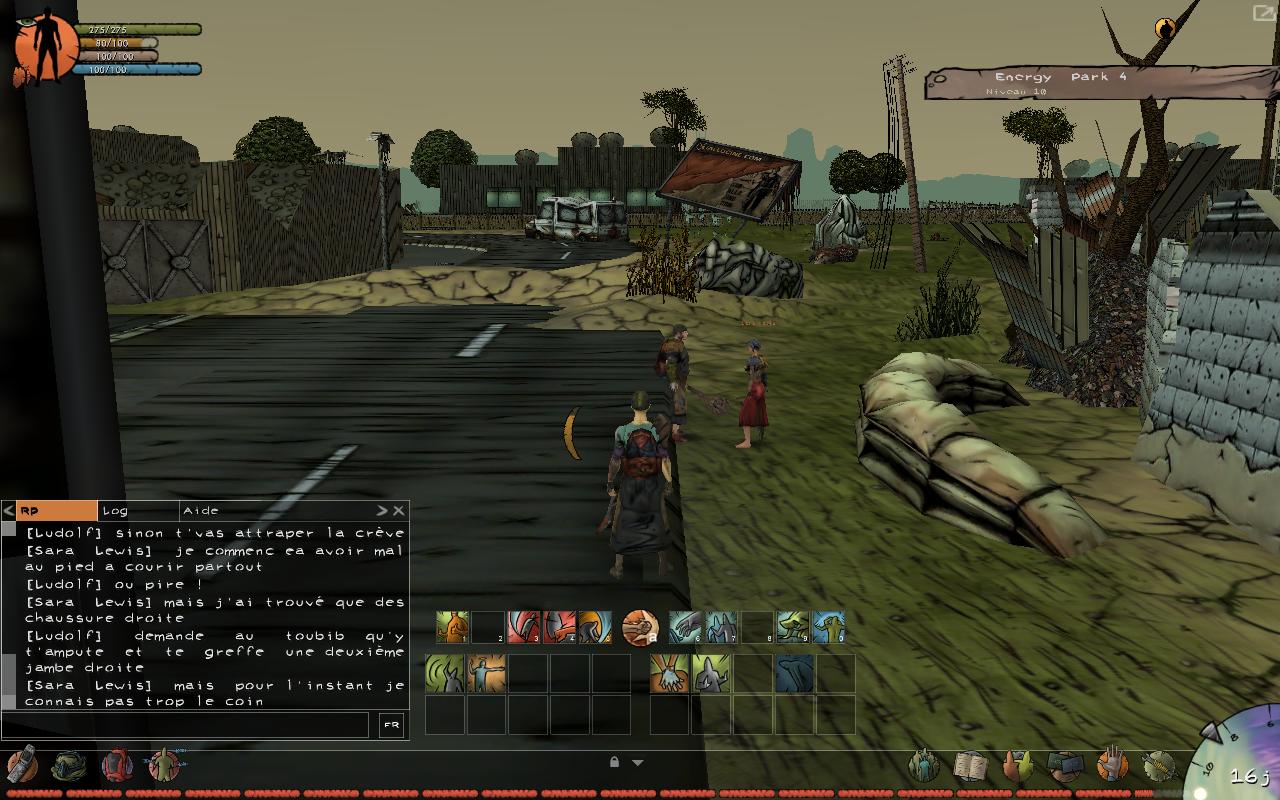
Task: Activate the blue figure skill in slot 0
Action: pyautogui.click(x=828, y=627)
